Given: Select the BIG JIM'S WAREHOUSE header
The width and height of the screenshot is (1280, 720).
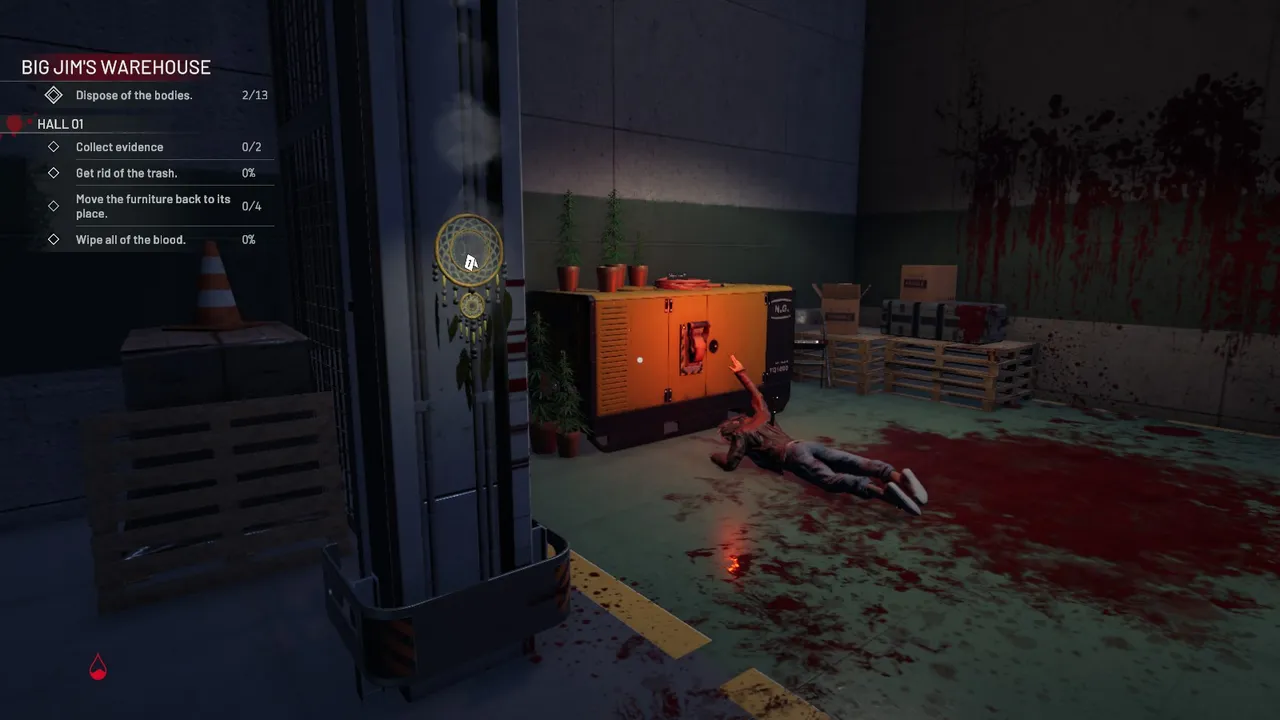Looking at the screenshot, I should click(116, 67).
